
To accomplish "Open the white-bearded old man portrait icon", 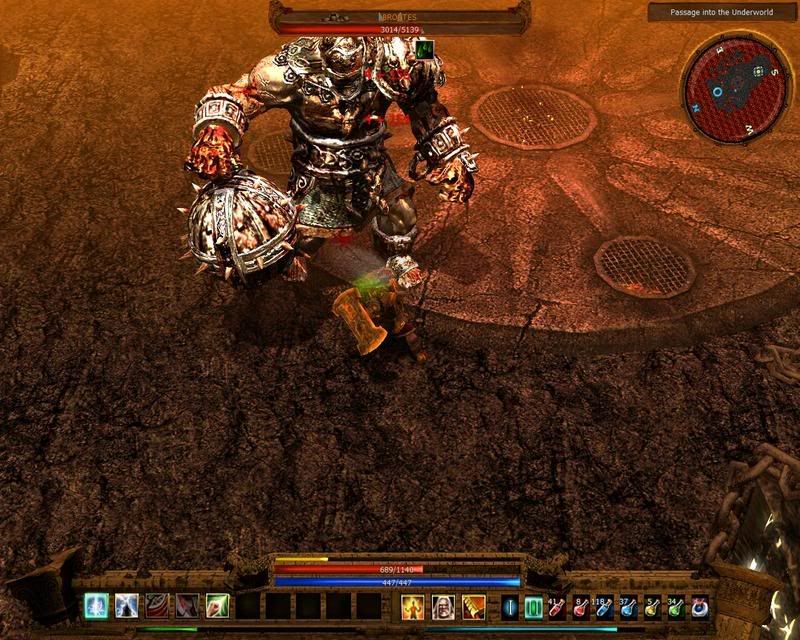I will (443, 606).
